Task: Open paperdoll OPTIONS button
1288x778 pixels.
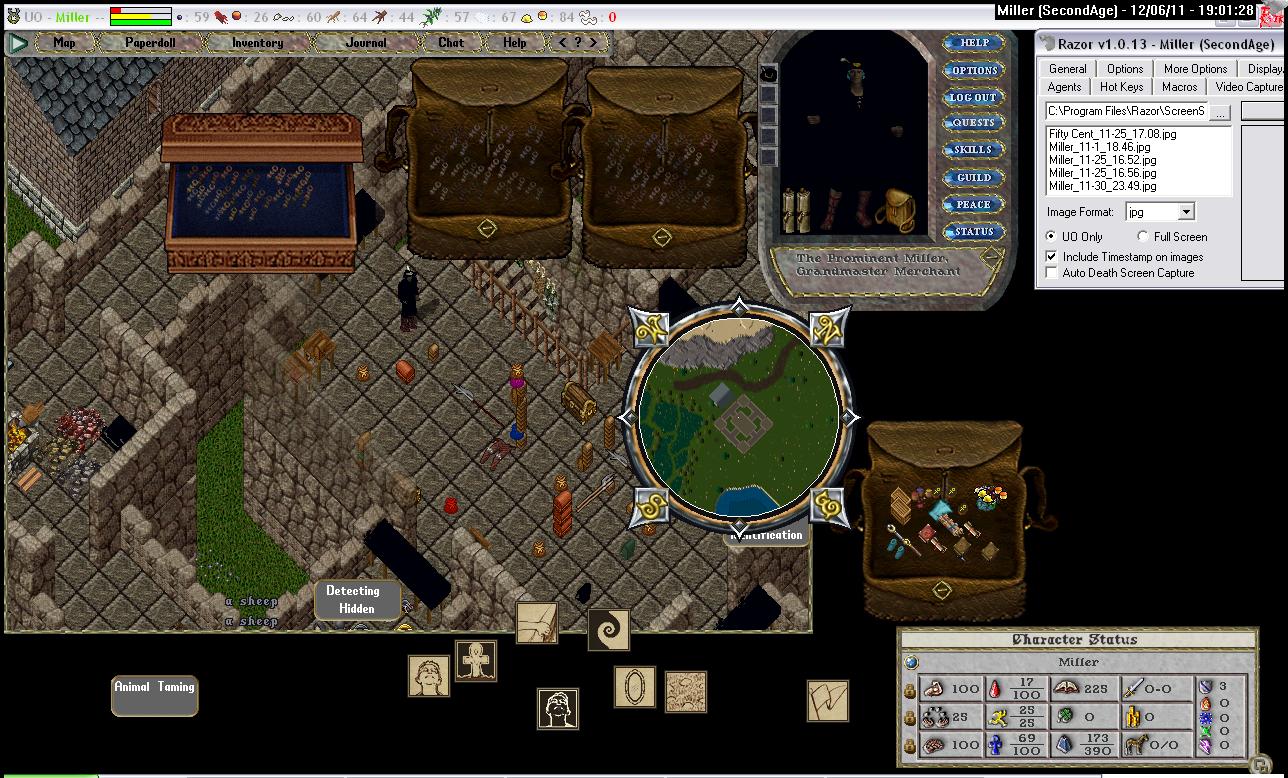Action: point(974,71)
